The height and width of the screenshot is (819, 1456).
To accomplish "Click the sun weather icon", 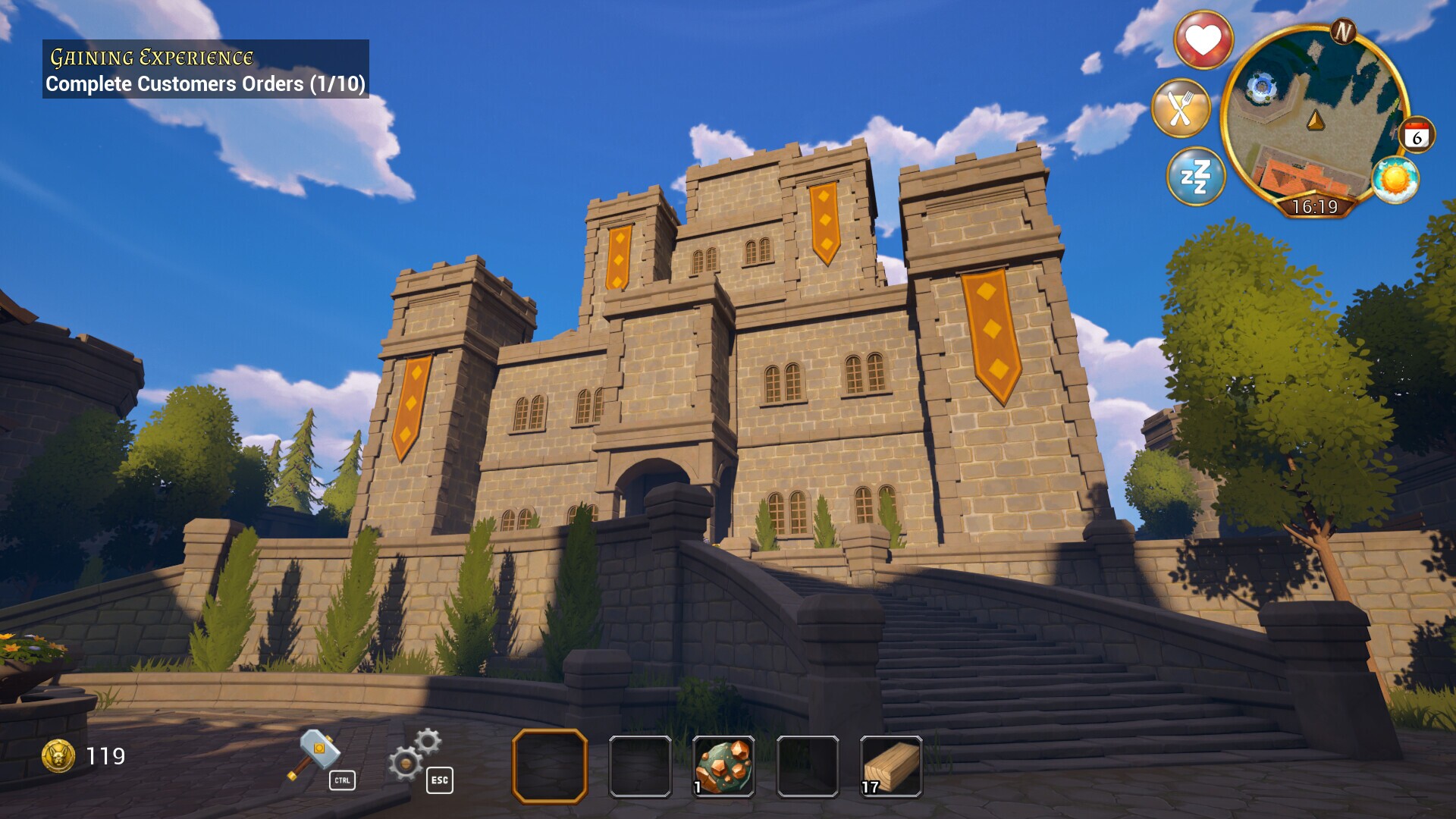I will 1395,180.
